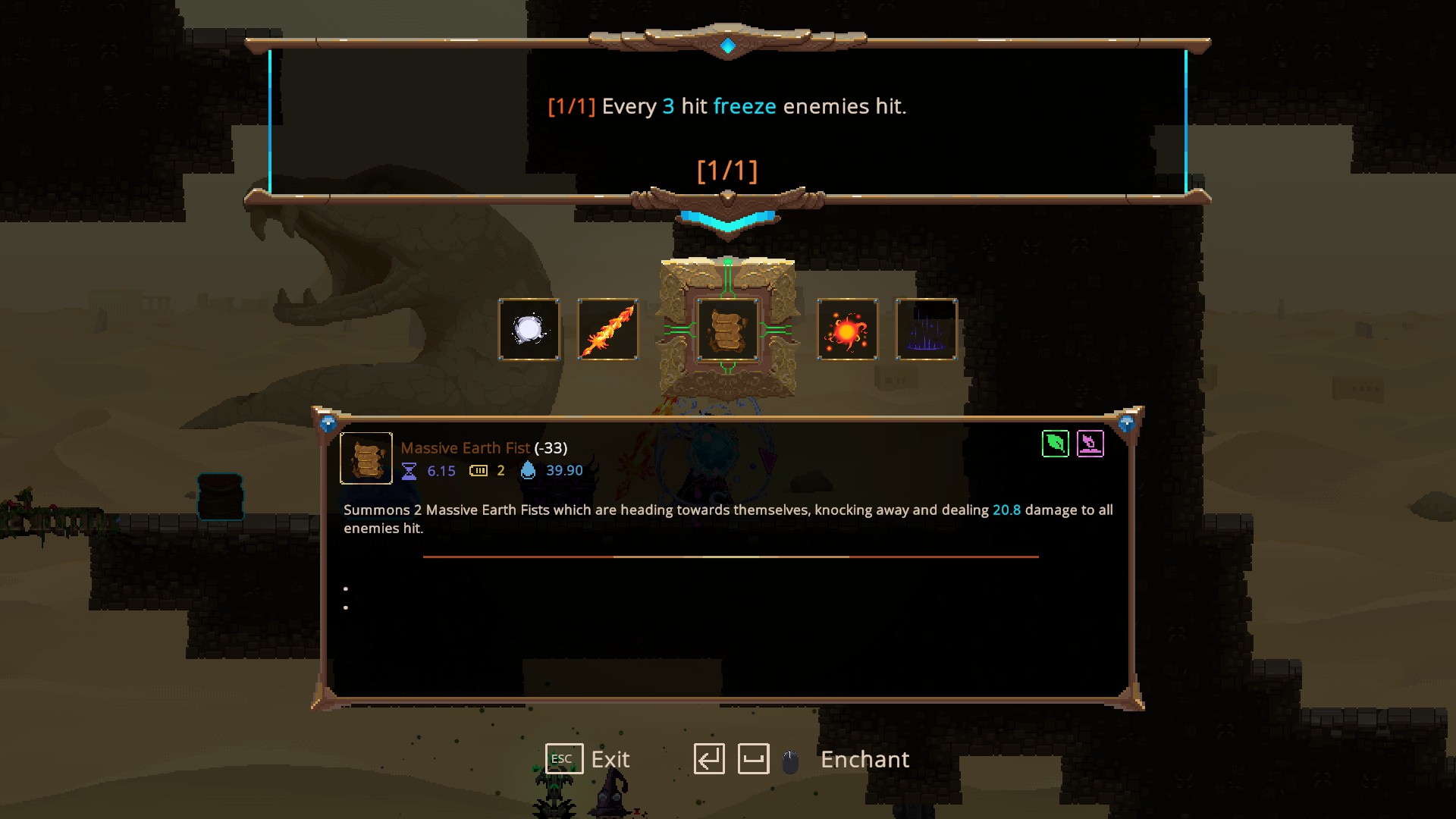Screen dimensions: 1456x819
Task: Select the flaming sword spell icon
Action: (608, 329)
